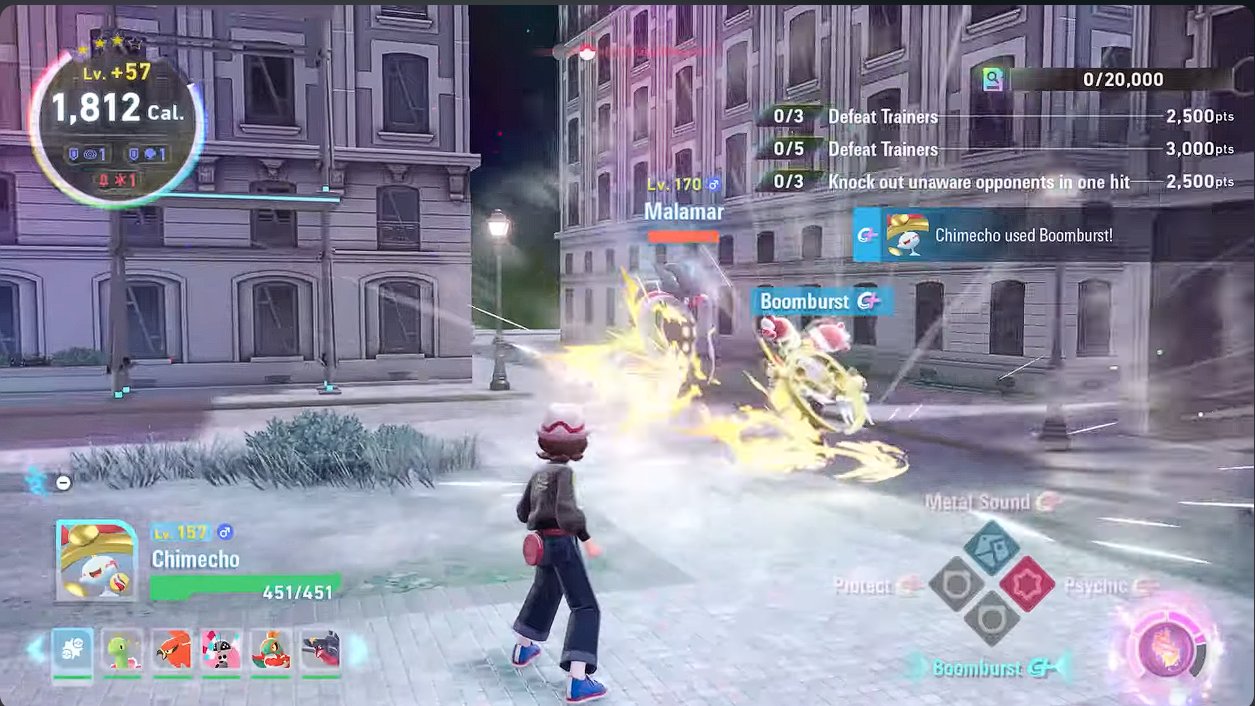1255x706 pixels.
Task: Choose the first highlighted party slot
Action: [x=72, y=651]
